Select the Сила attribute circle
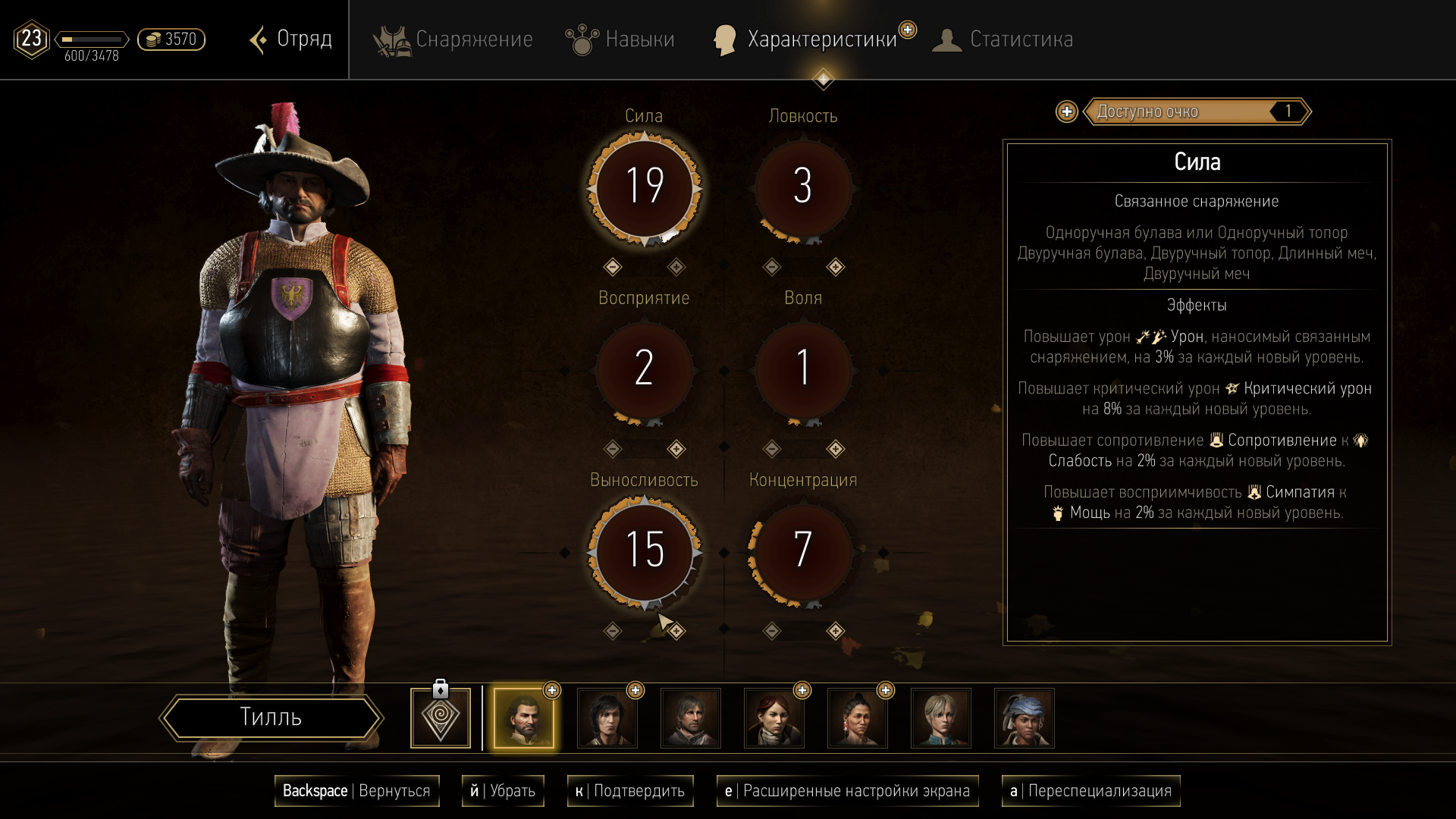The width and height of the screenshot is (1456, 819). click(x=645, y=187)
